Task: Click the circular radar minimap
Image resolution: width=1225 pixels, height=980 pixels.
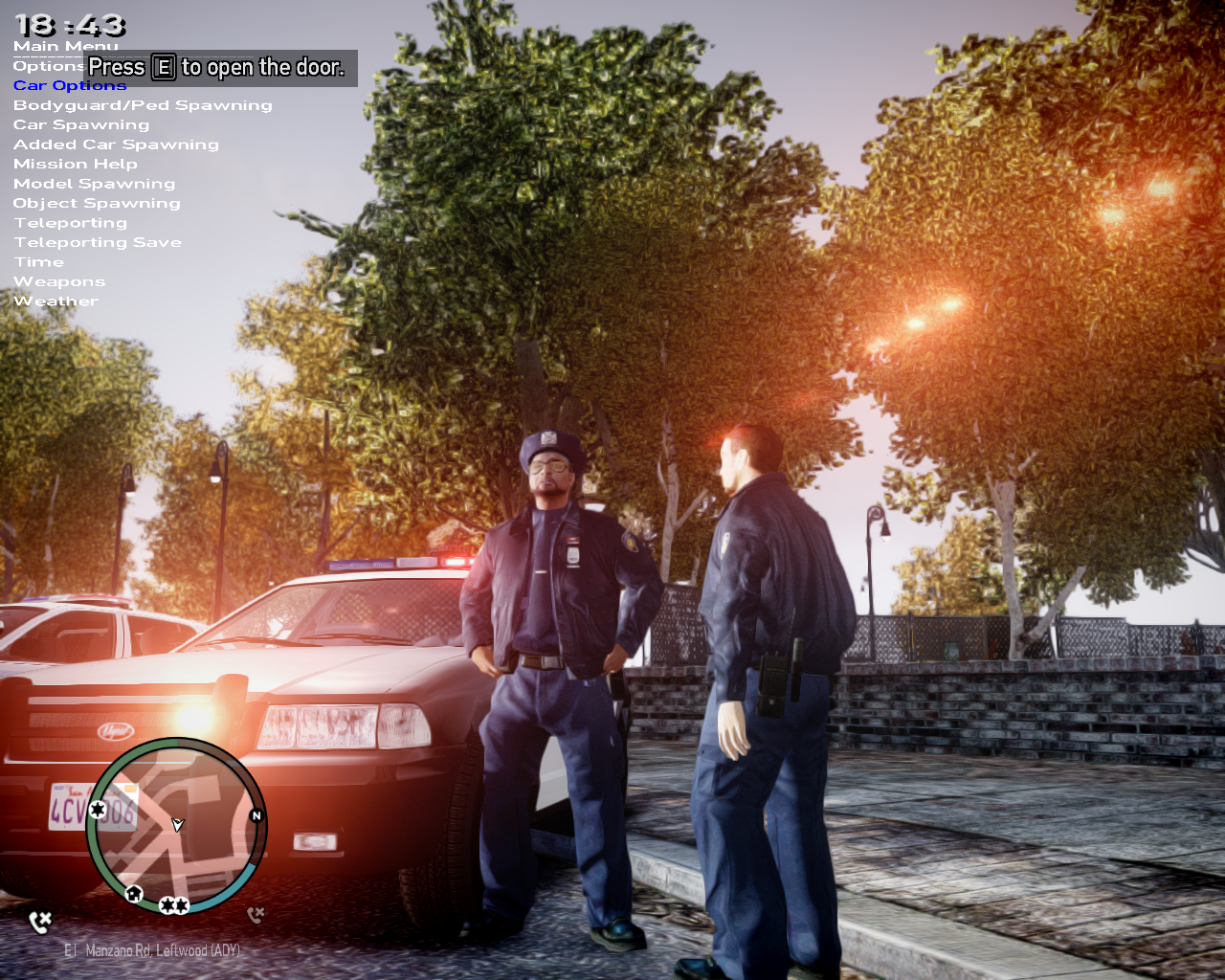Action: pyautogui.click(x=176, y=826)
